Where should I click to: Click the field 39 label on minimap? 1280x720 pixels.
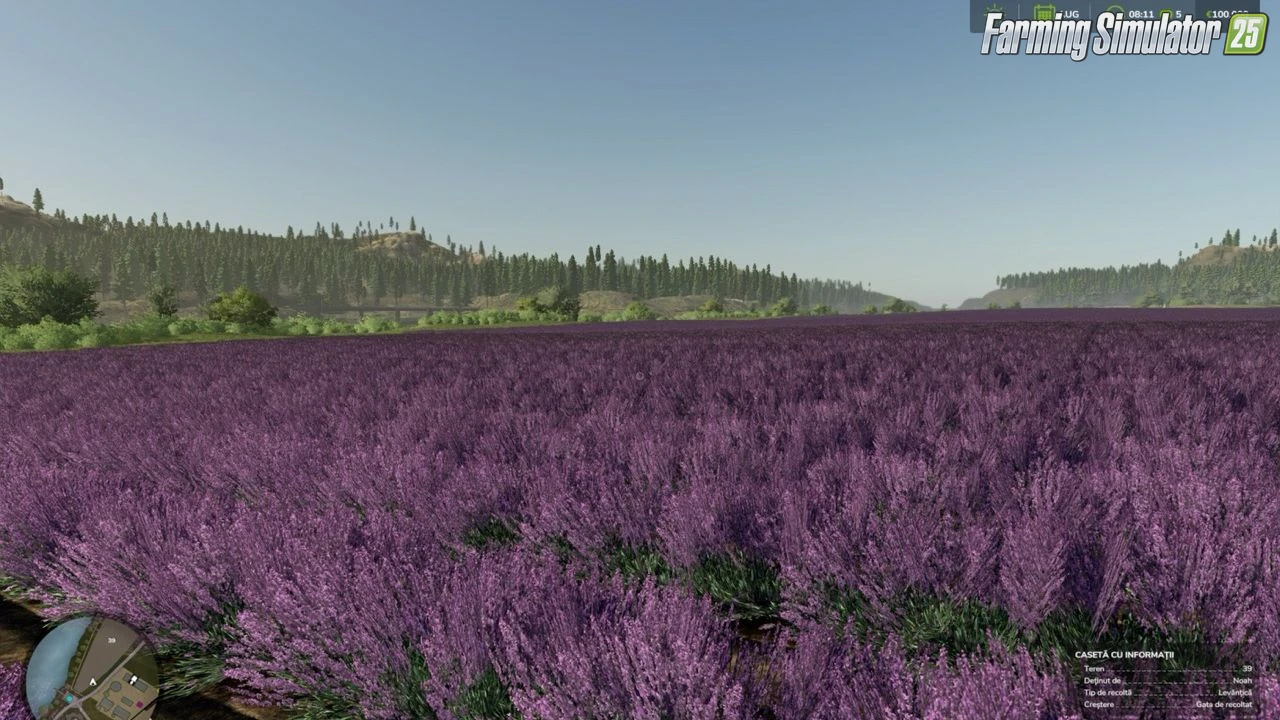pos(112,640)
